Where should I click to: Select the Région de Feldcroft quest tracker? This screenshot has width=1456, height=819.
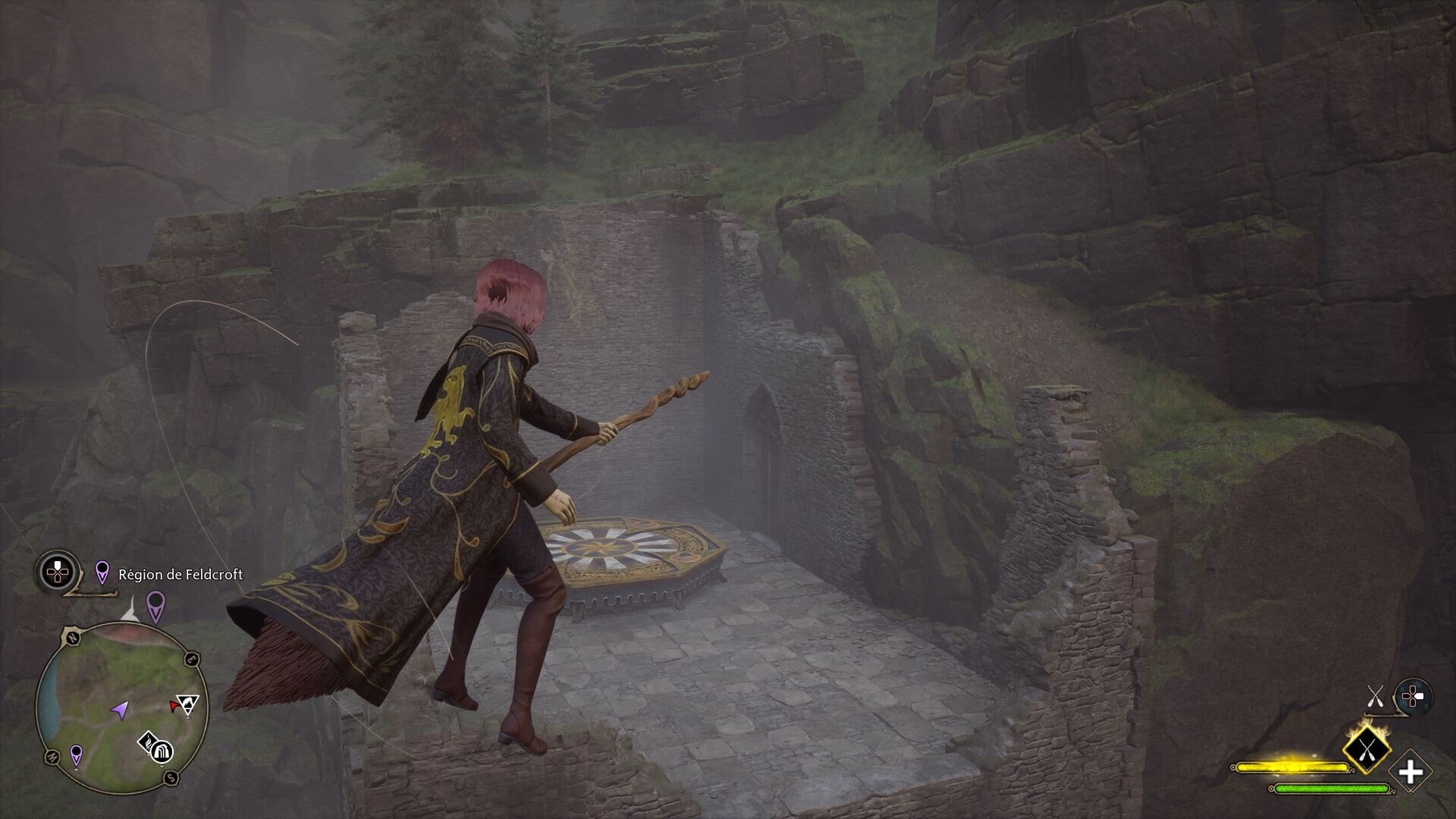(180, 574)
